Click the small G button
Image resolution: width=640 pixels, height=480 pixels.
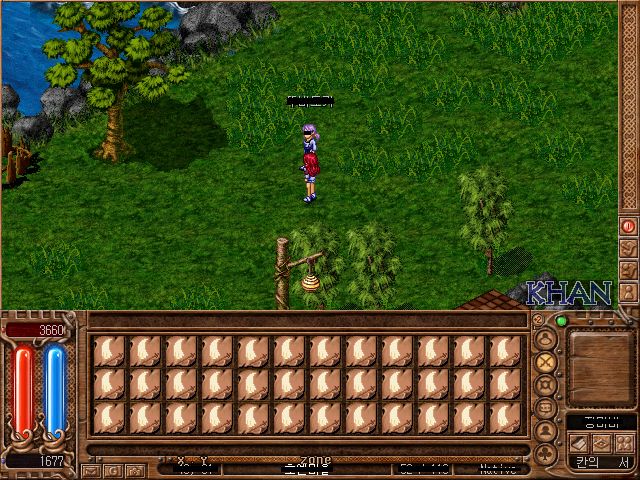(114, 470)
